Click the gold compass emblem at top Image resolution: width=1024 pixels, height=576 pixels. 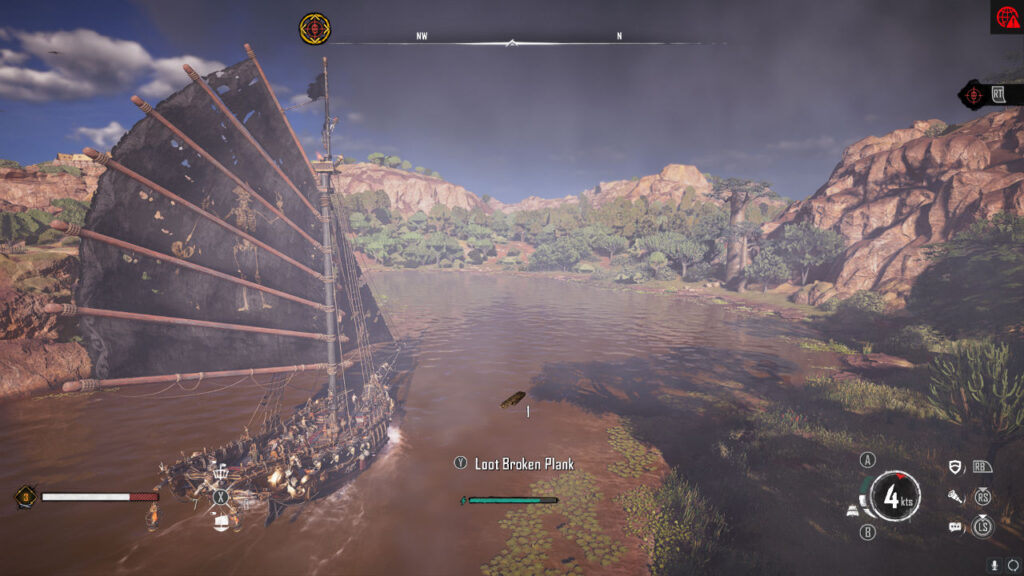(x=314, y=28)
